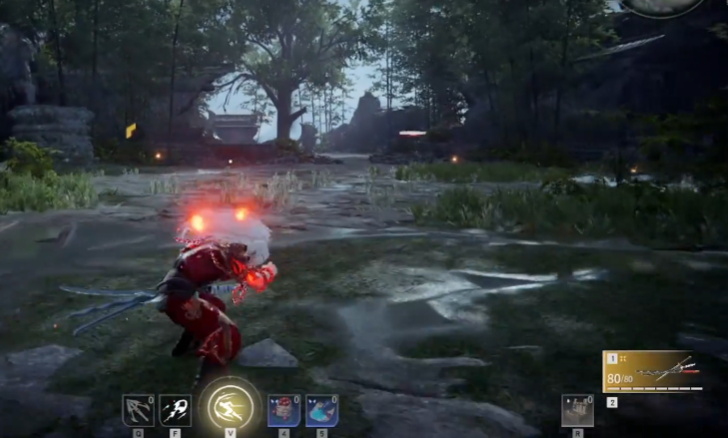Screen dimensions: 728x438
Task: Select the grappling hook skill icon
Action: point(138,410)
